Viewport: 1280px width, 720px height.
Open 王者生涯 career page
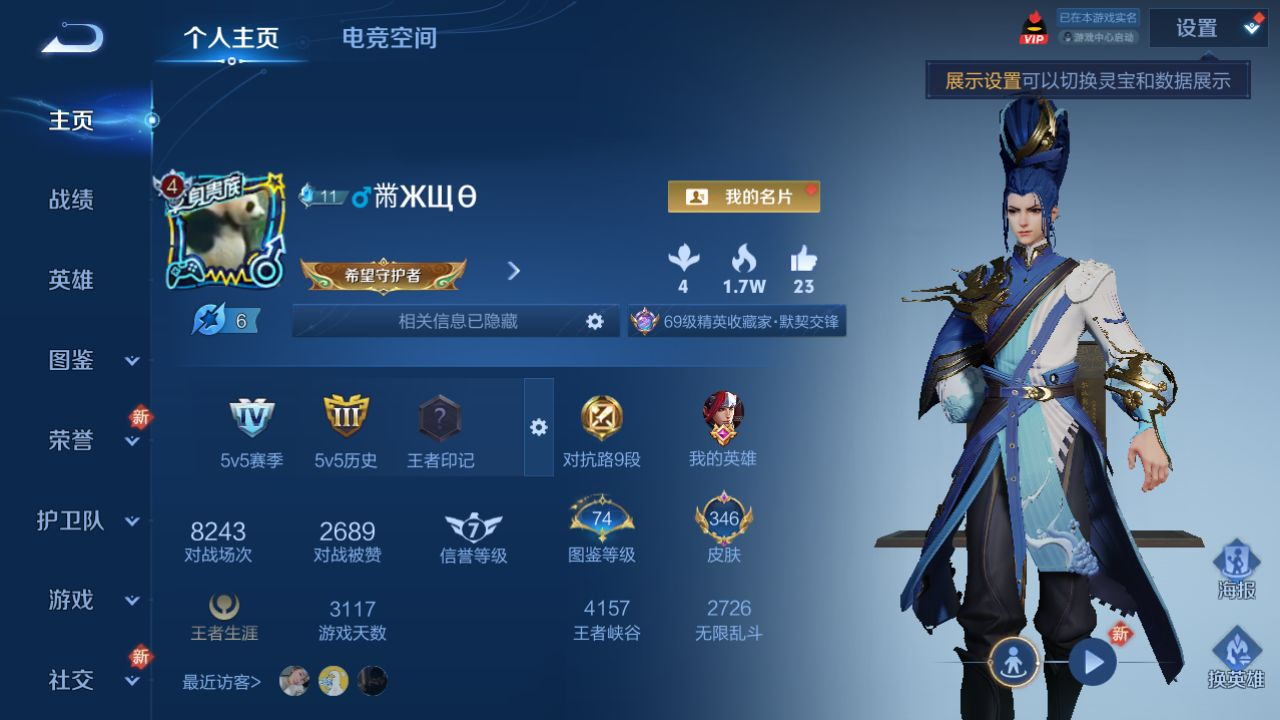click(x=224, y=618)
